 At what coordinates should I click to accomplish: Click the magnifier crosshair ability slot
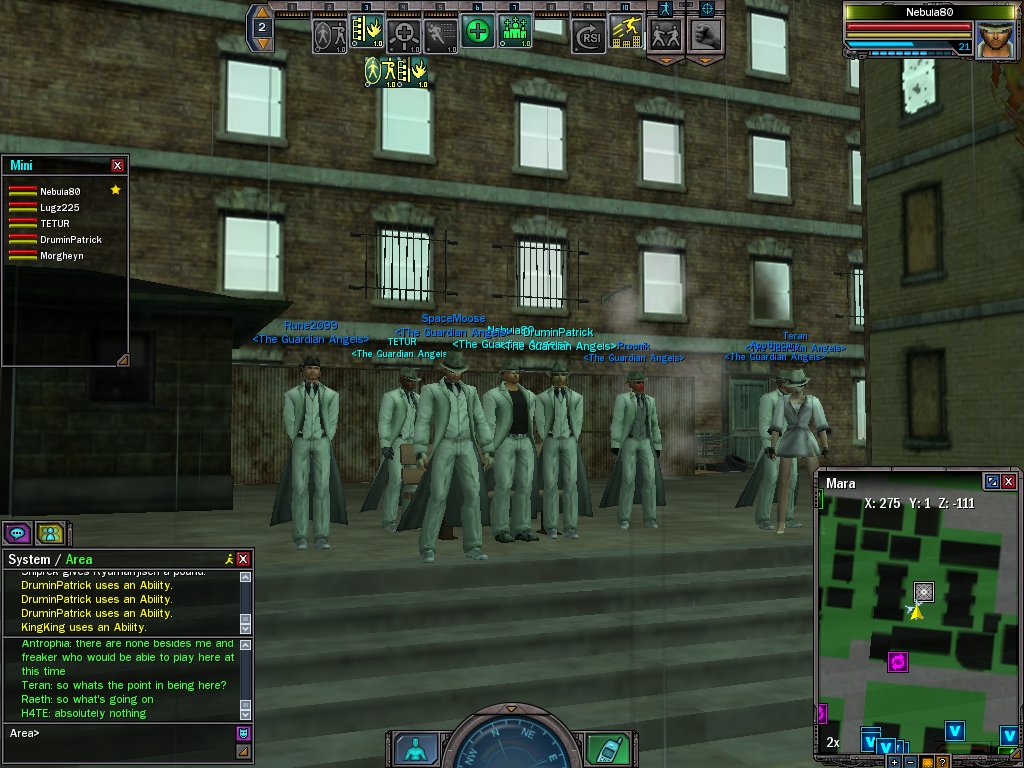pos(403,36)
